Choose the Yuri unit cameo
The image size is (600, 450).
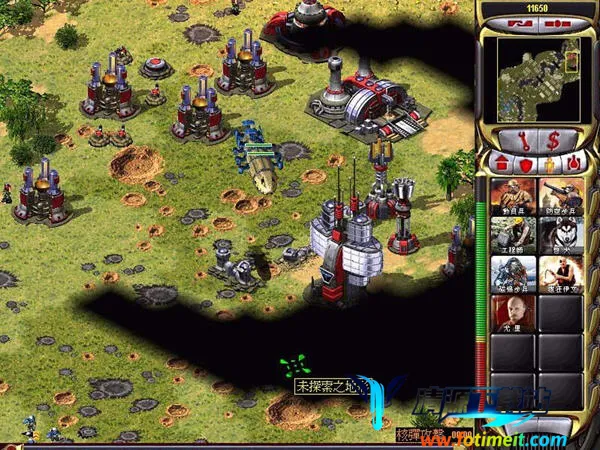[509, 312]
